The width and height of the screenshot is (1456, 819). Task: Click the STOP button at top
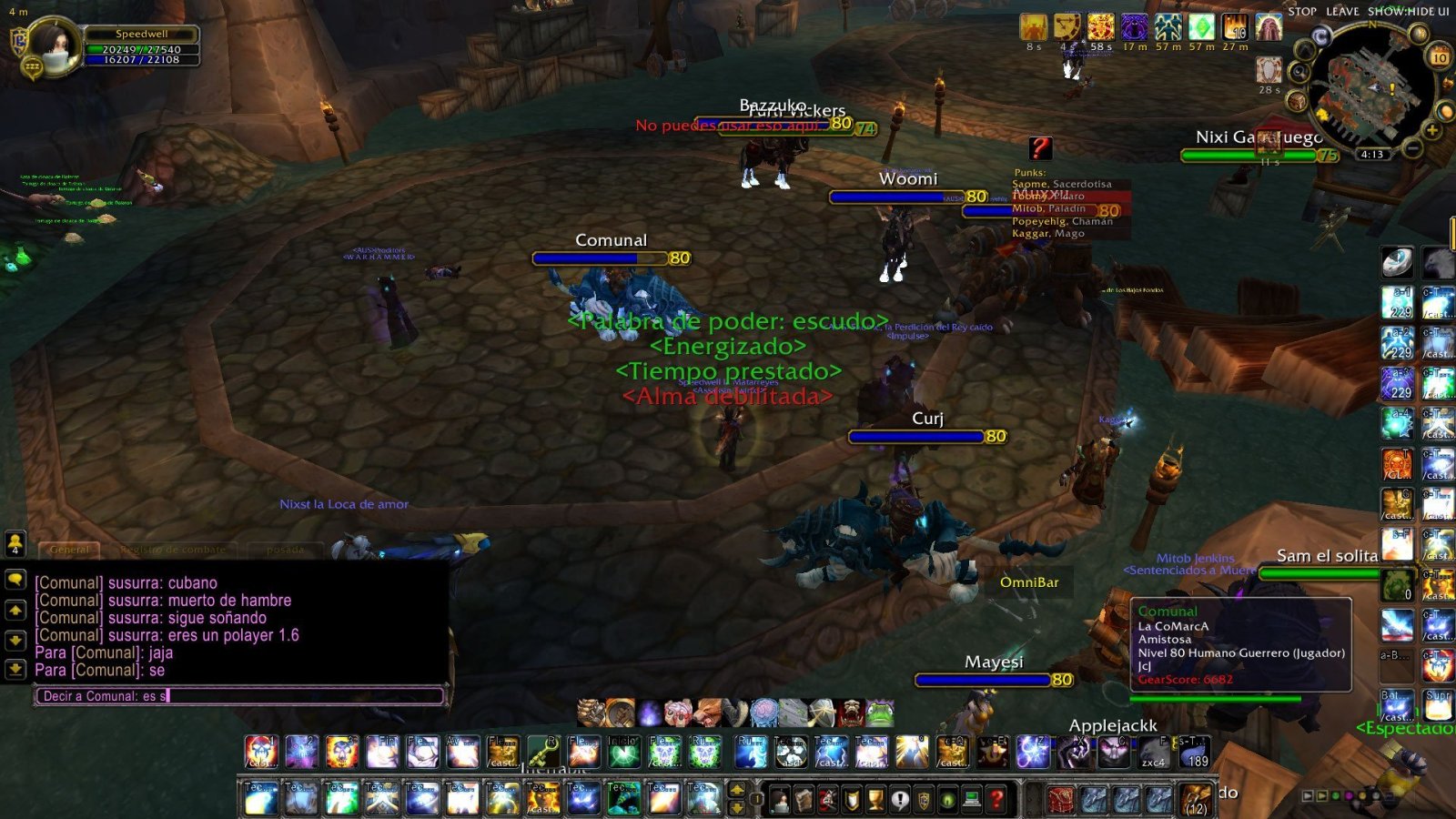click(x=1301, y=12)
